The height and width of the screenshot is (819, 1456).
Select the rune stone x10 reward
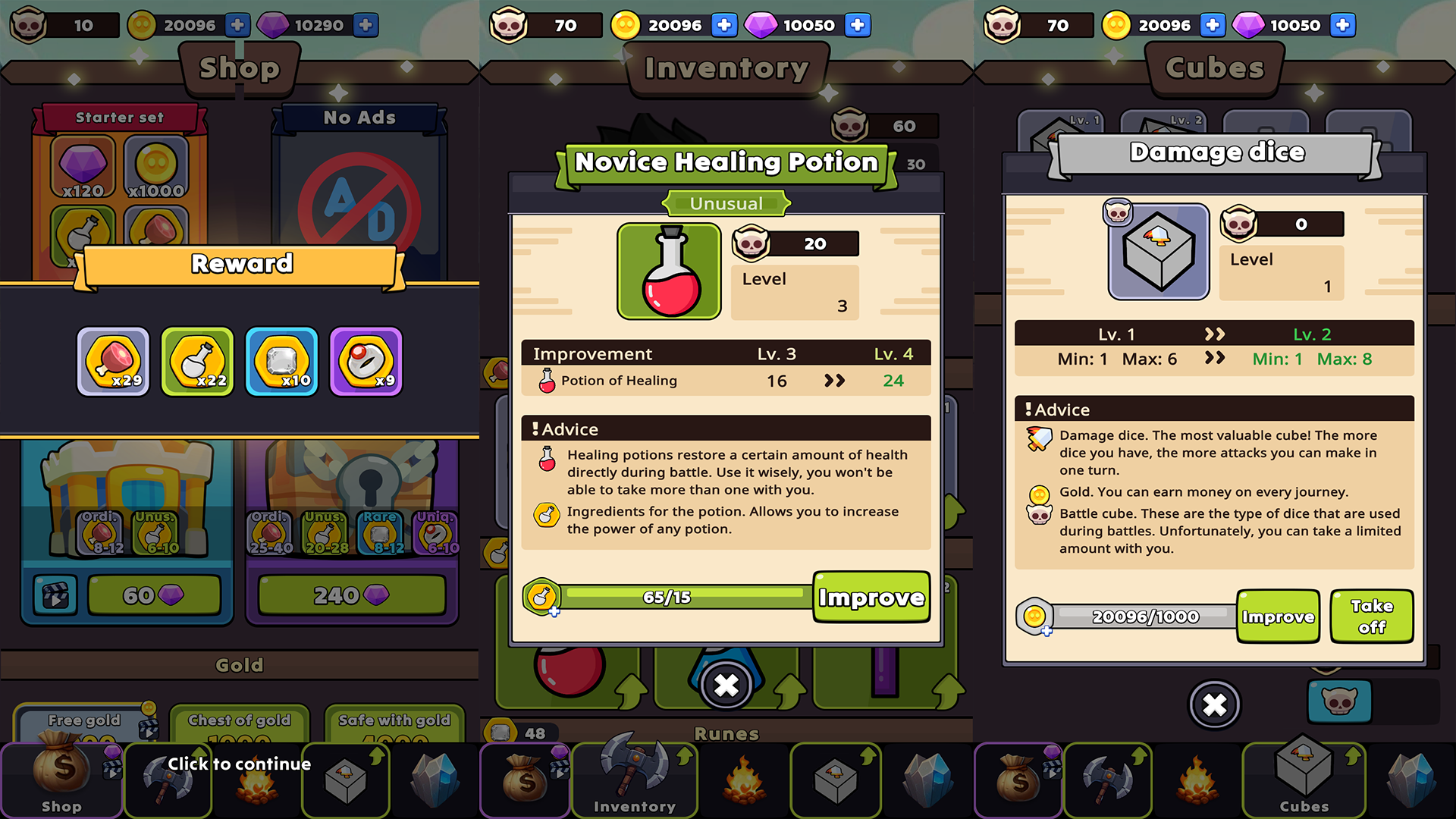pos(282,362)
